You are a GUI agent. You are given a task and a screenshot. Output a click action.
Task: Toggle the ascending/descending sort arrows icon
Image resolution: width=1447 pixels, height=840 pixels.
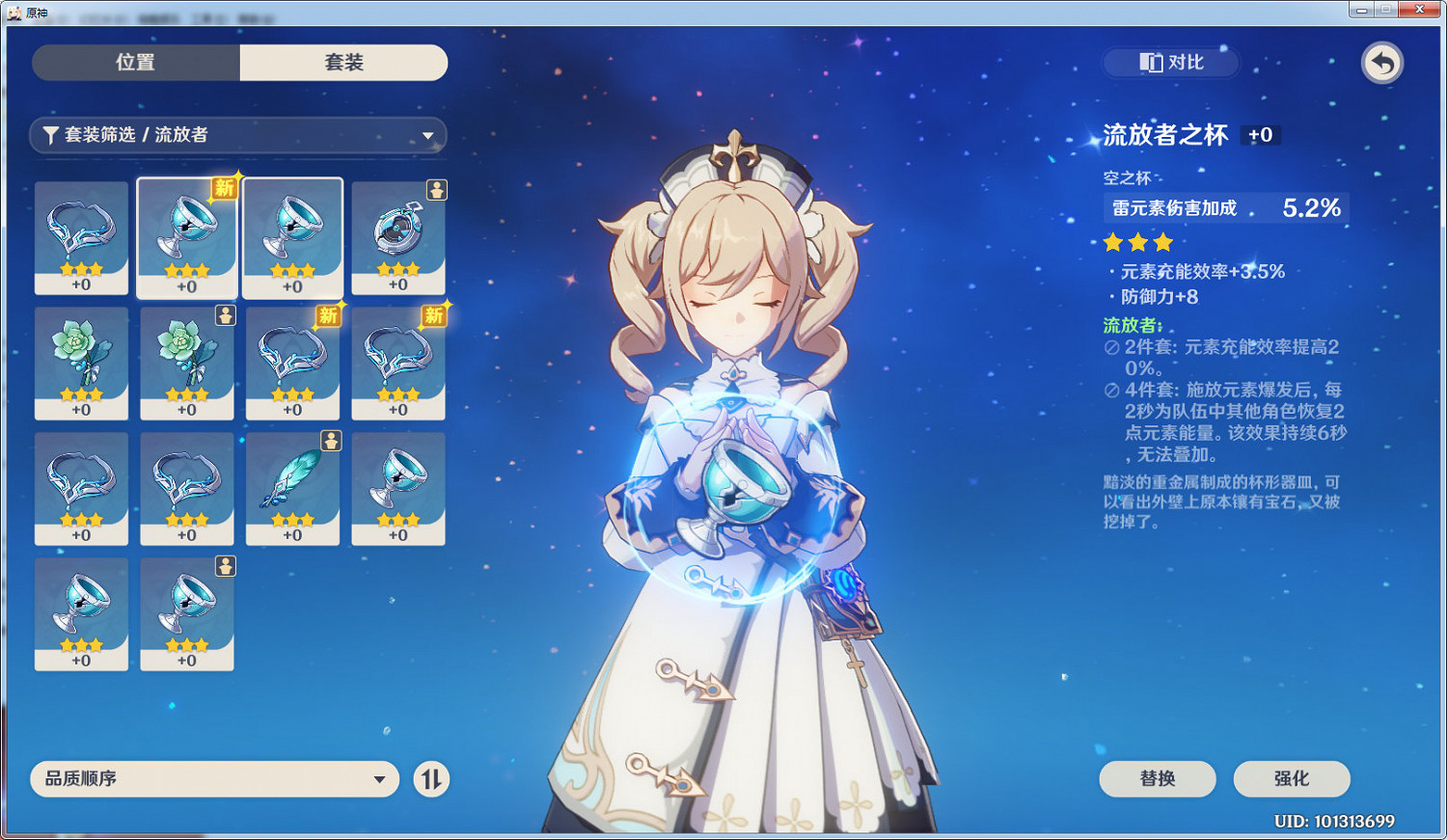[431, 779]
